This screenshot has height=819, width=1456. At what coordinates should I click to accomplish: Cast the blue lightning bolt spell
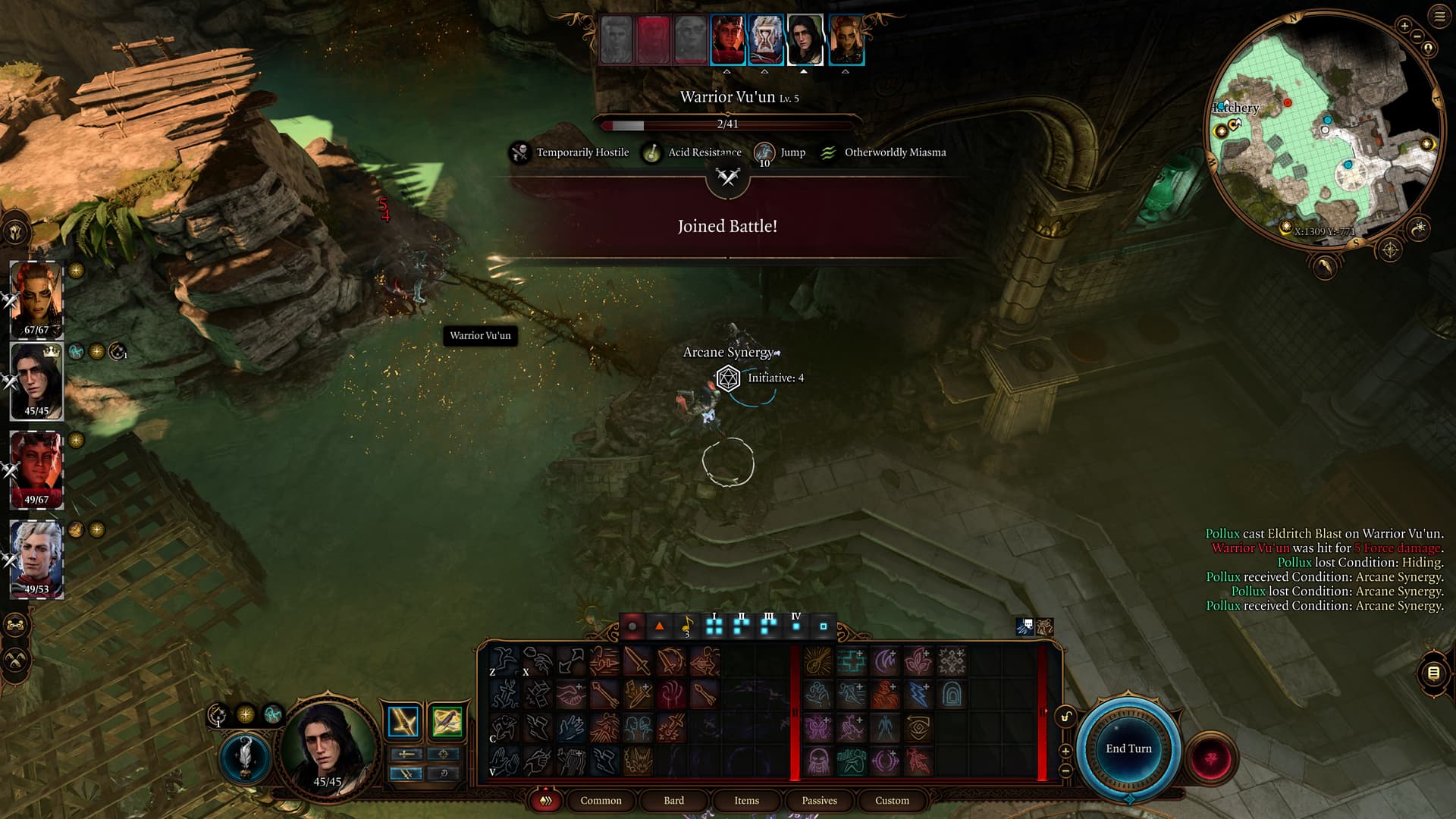pos(918,694)
